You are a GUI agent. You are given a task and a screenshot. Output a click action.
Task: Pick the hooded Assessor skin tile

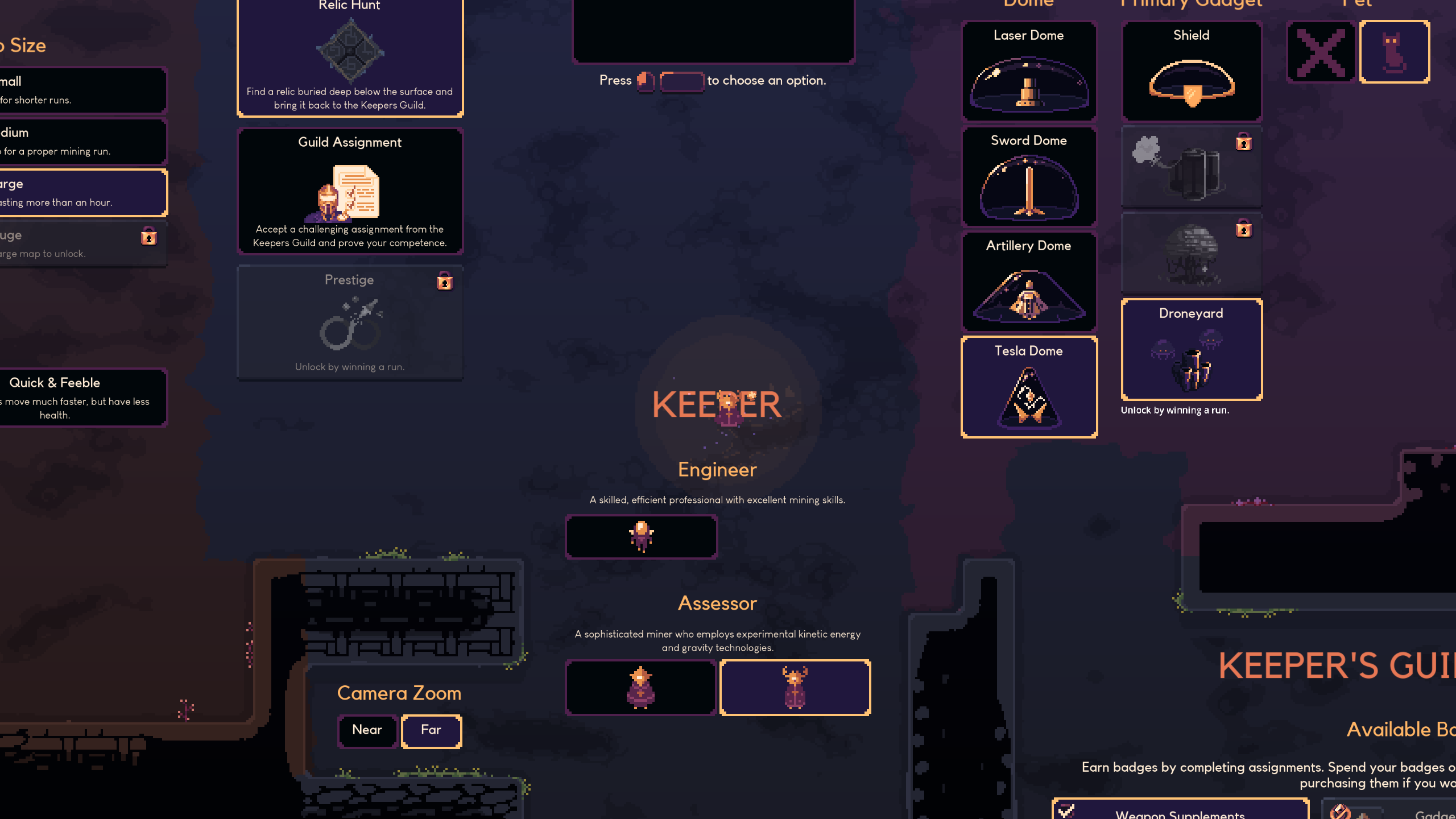(641, 688)
